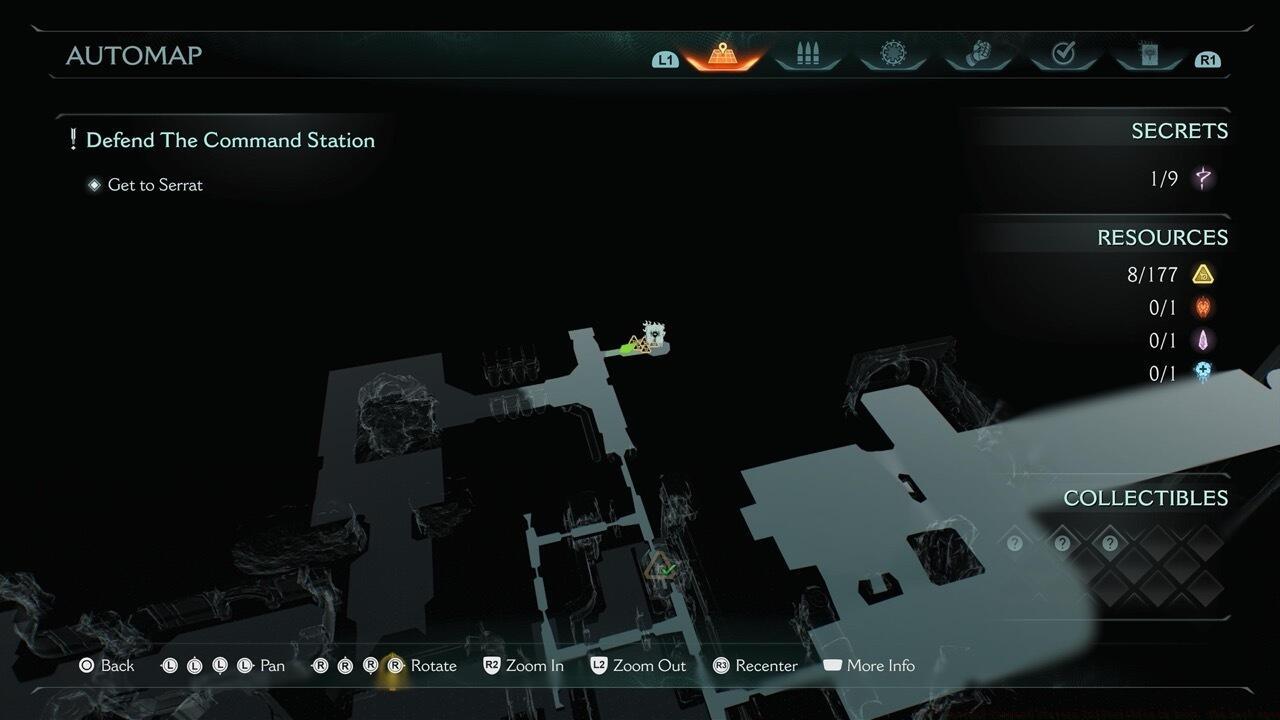This screenshot has height=720, width=1280.
Task: Select the checked gold triangle map marker
Action: 660,568
